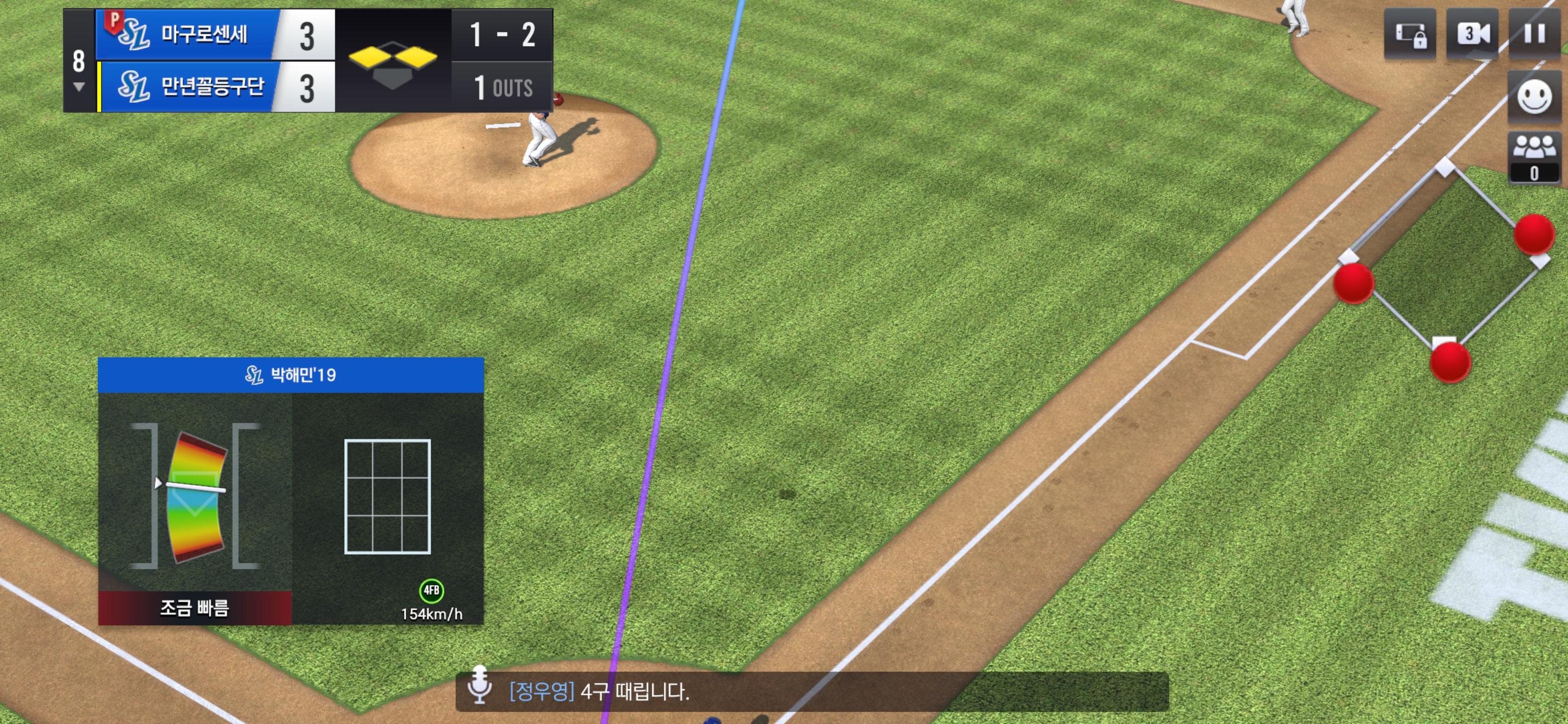Pause the game

click(x=1534, y=34)
